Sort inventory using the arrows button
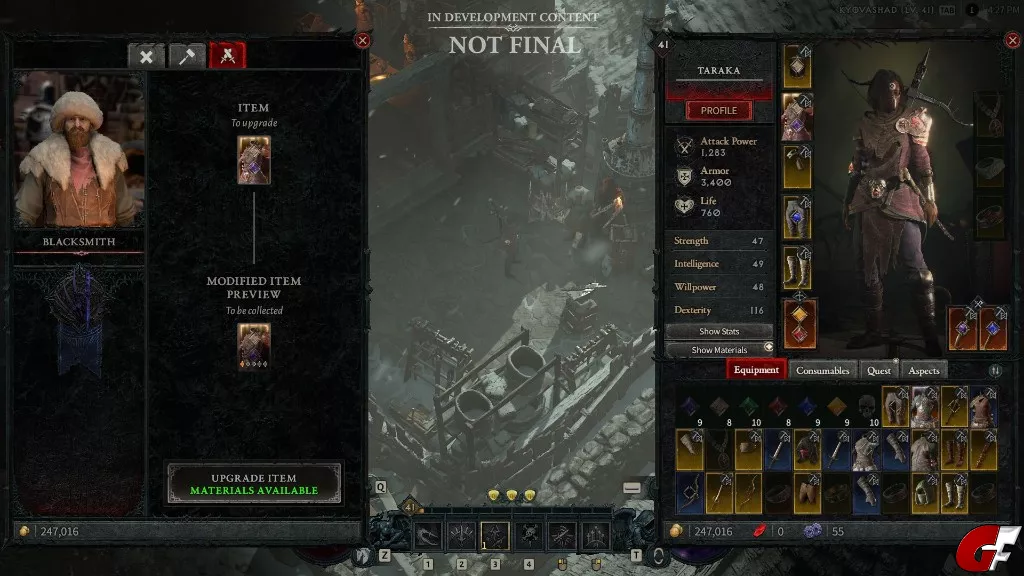 pos(995,371)
